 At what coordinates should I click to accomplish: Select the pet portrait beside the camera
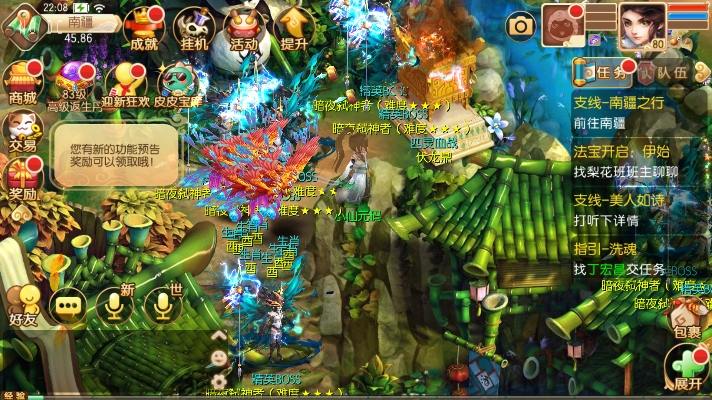562,25
